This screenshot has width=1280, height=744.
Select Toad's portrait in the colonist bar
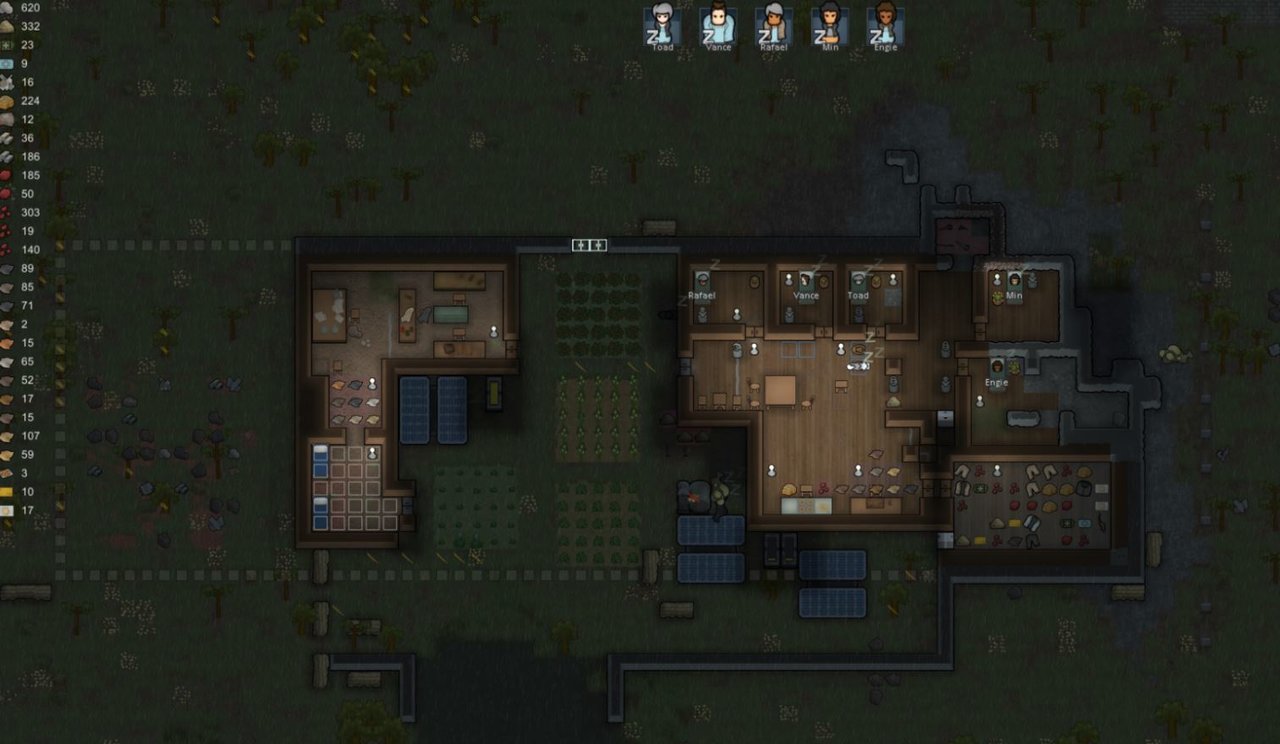coord(660,26)
